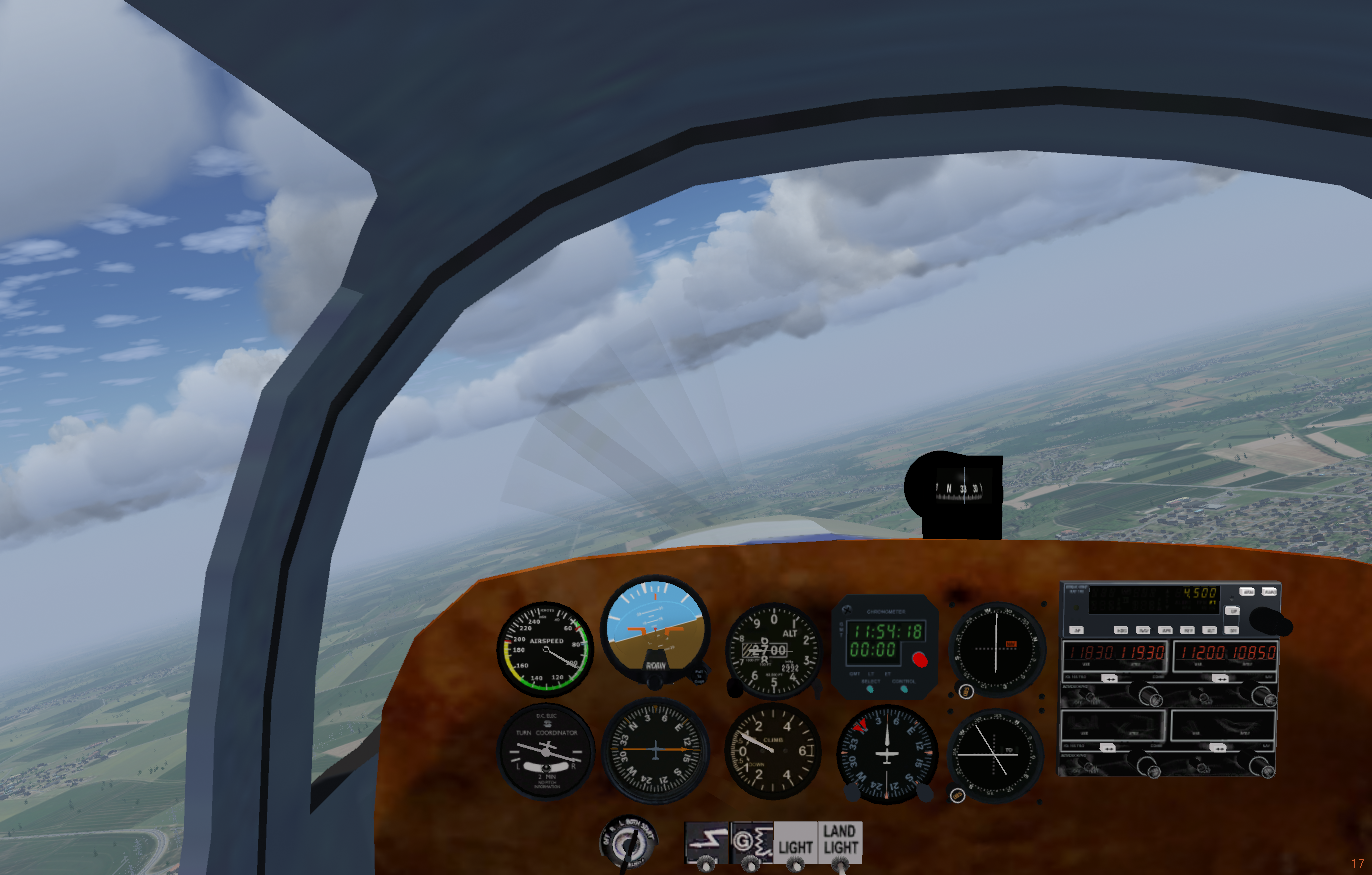
Task: Flip the switch under the plain LIGHT label
Action: (x=796, y=860)
